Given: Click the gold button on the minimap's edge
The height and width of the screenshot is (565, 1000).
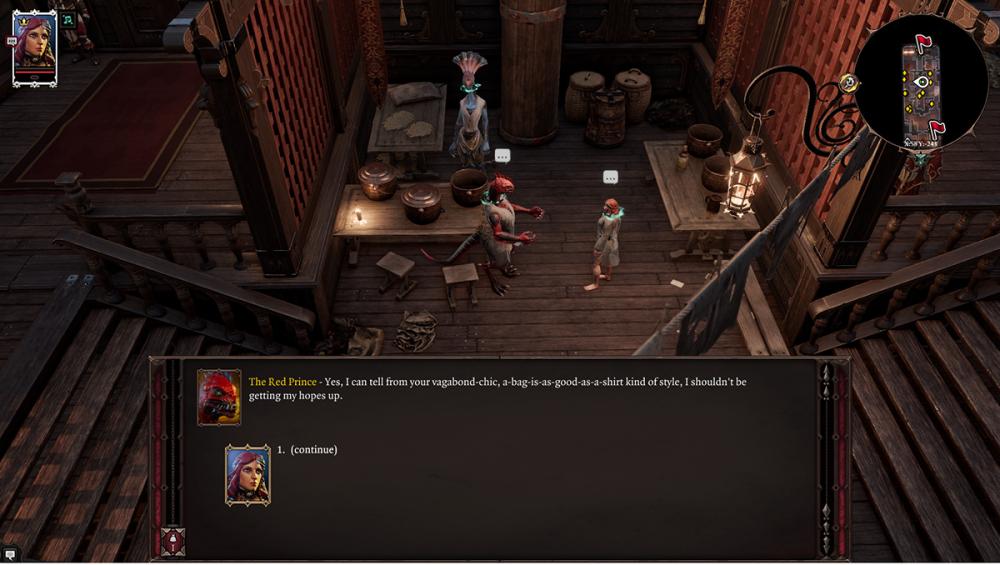Looking at the screenshot, I should [x=851, y=82].
